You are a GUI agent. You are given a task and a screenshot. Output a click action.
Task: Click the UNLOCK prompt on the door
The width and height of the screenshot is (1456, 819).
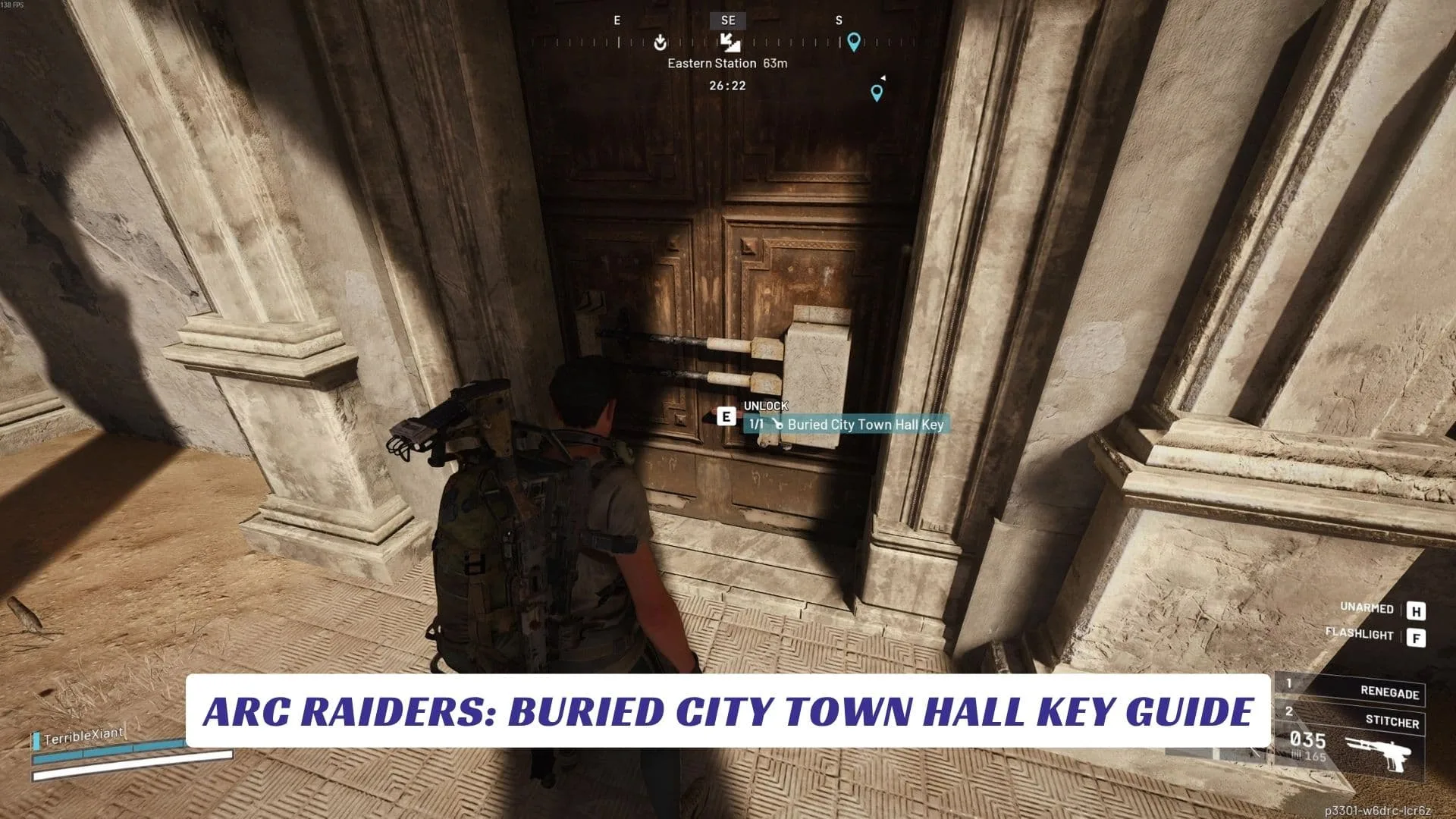tap(765, 406)
